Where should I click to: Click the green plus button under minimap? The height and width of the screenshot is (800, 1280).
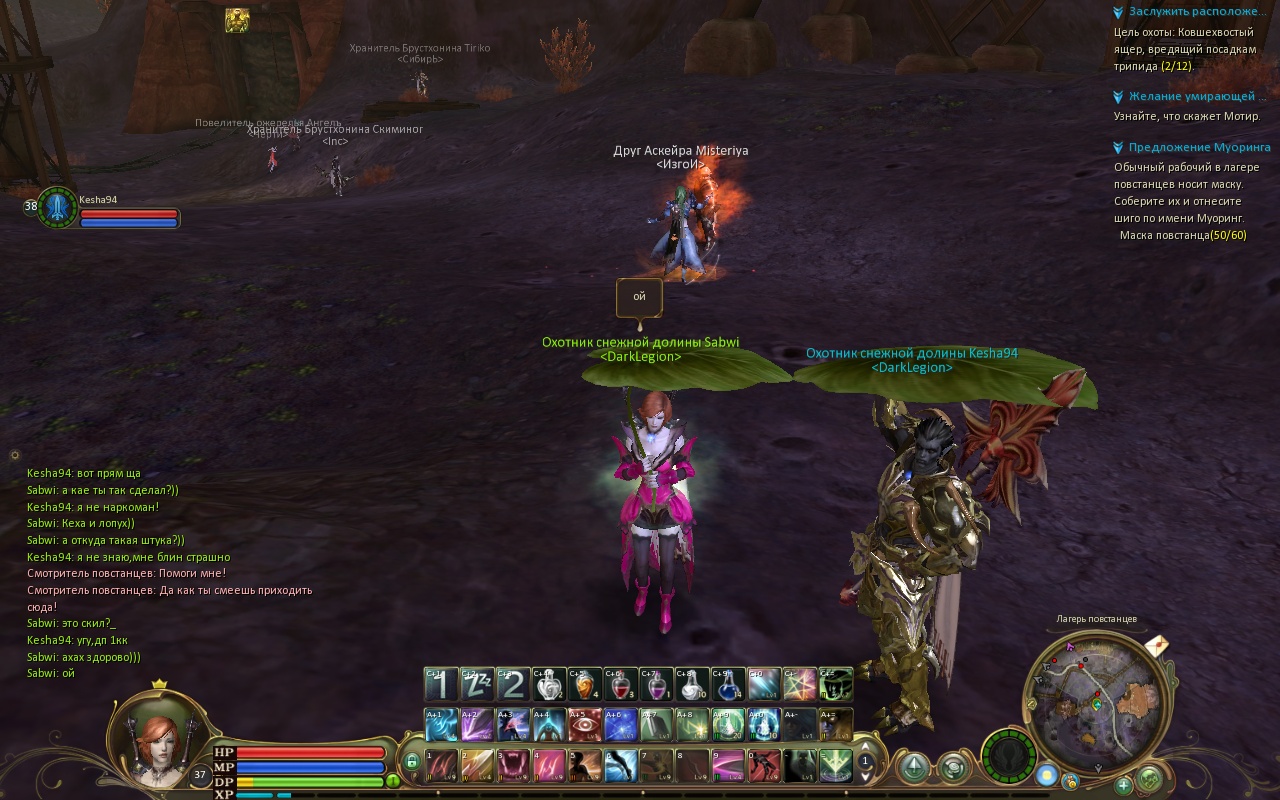click(1123, 785)
